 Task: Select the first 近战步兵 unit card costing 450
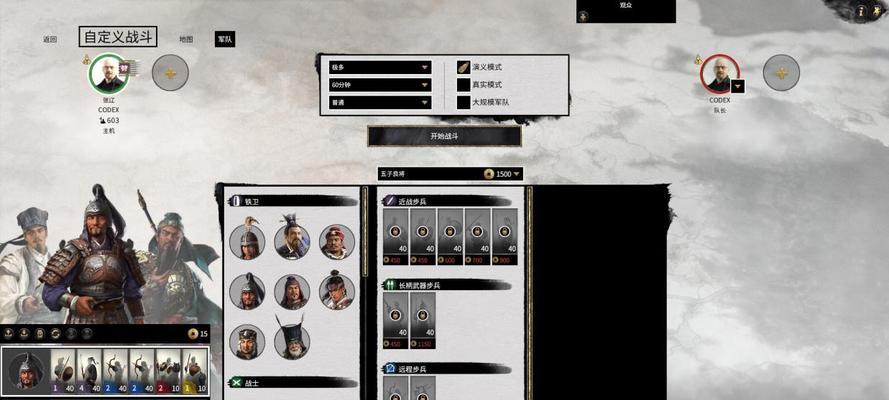click(x=395, y=239)
